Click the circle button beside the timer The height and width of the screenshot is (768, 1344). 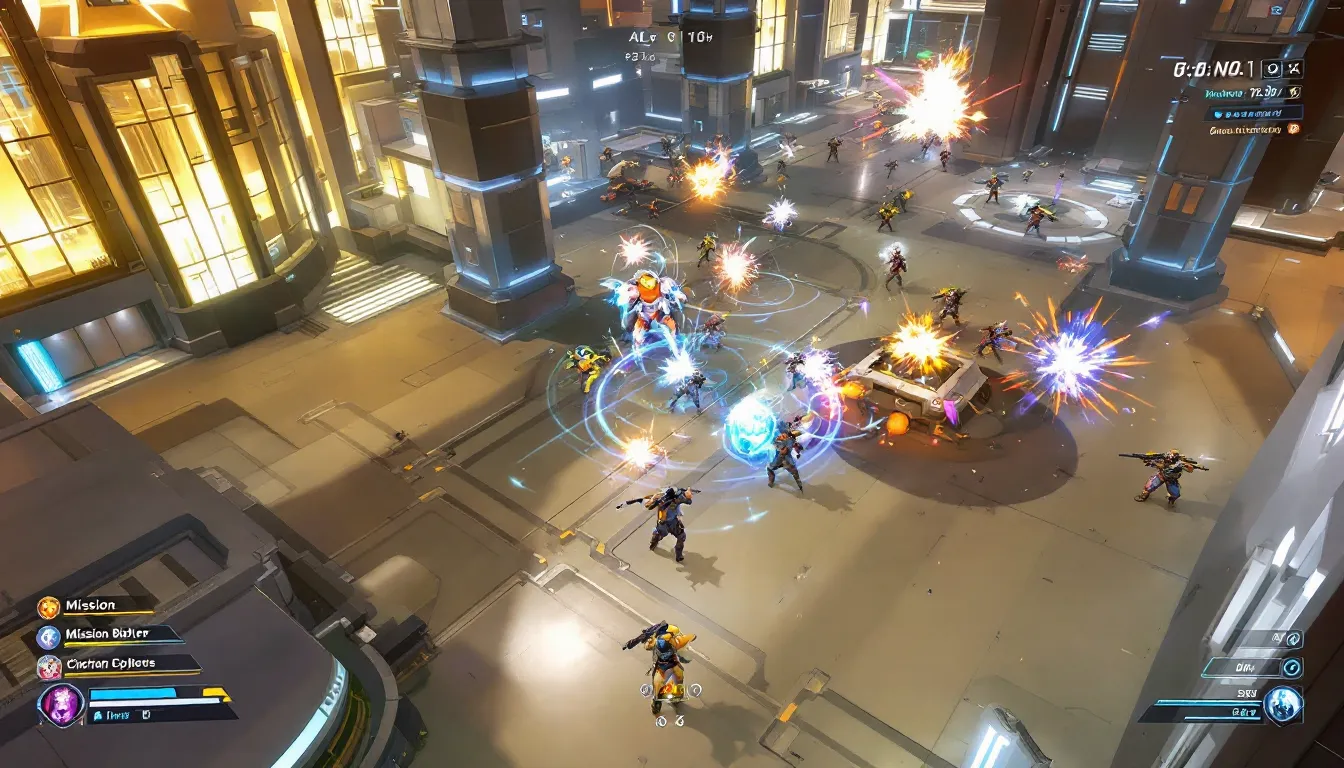(1270, 69)
